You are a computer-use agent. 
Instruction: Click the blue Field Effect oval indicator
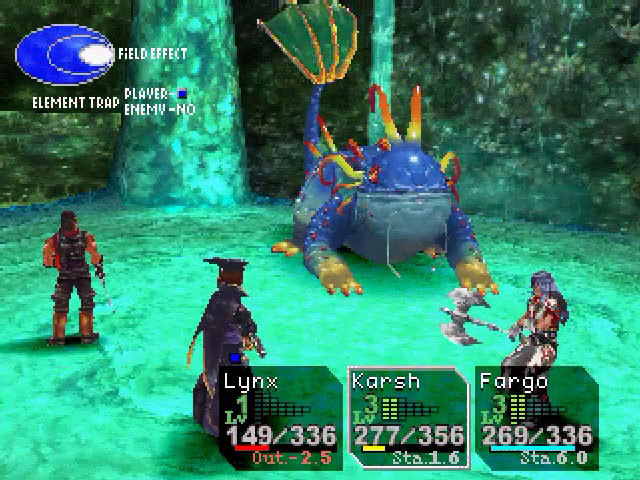(x=66, y=56)
